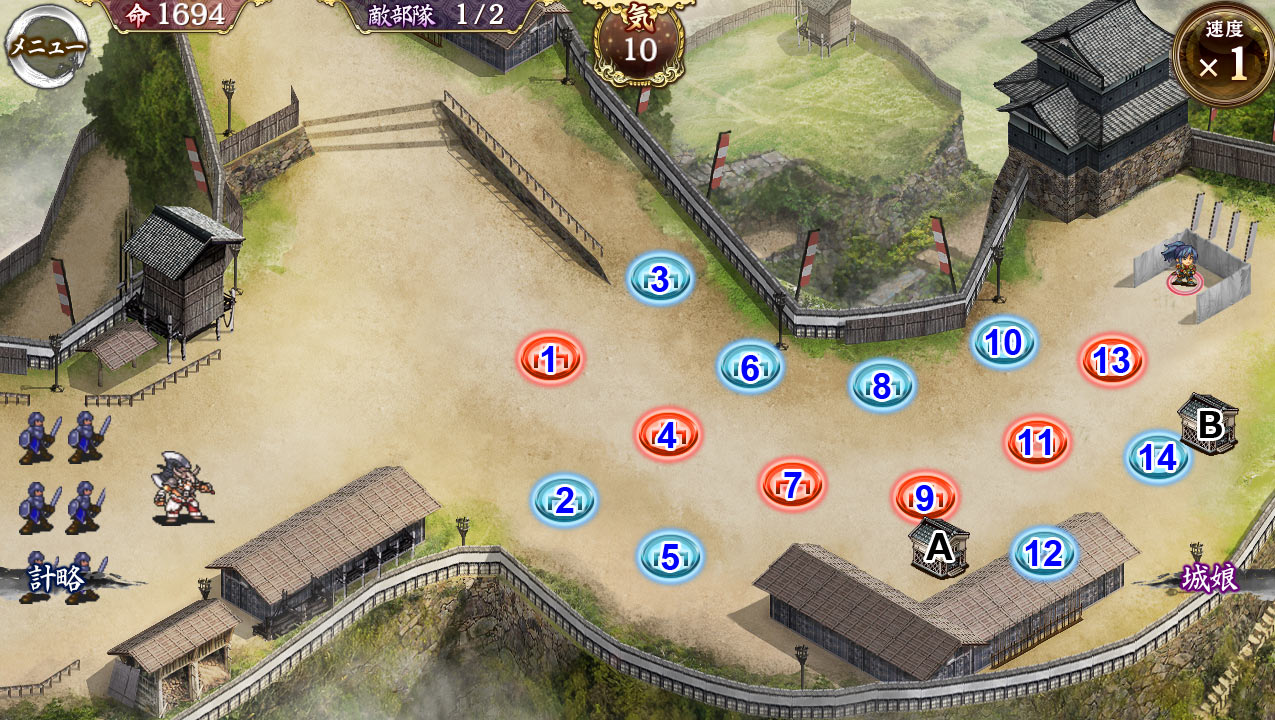Pick red deployment slot 13

click(1112, 360)
